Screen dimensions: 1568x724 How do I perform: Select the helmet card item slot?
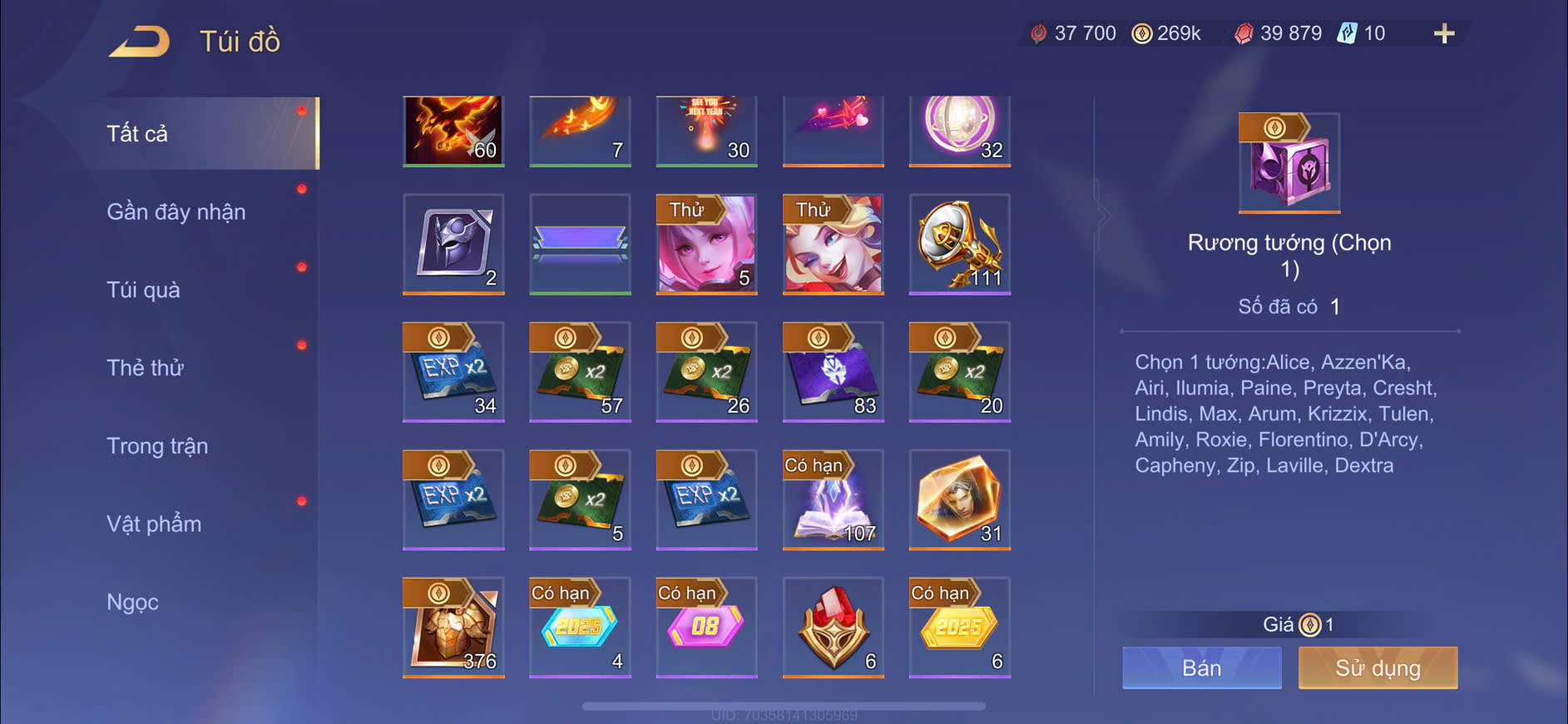click(453, 244)
